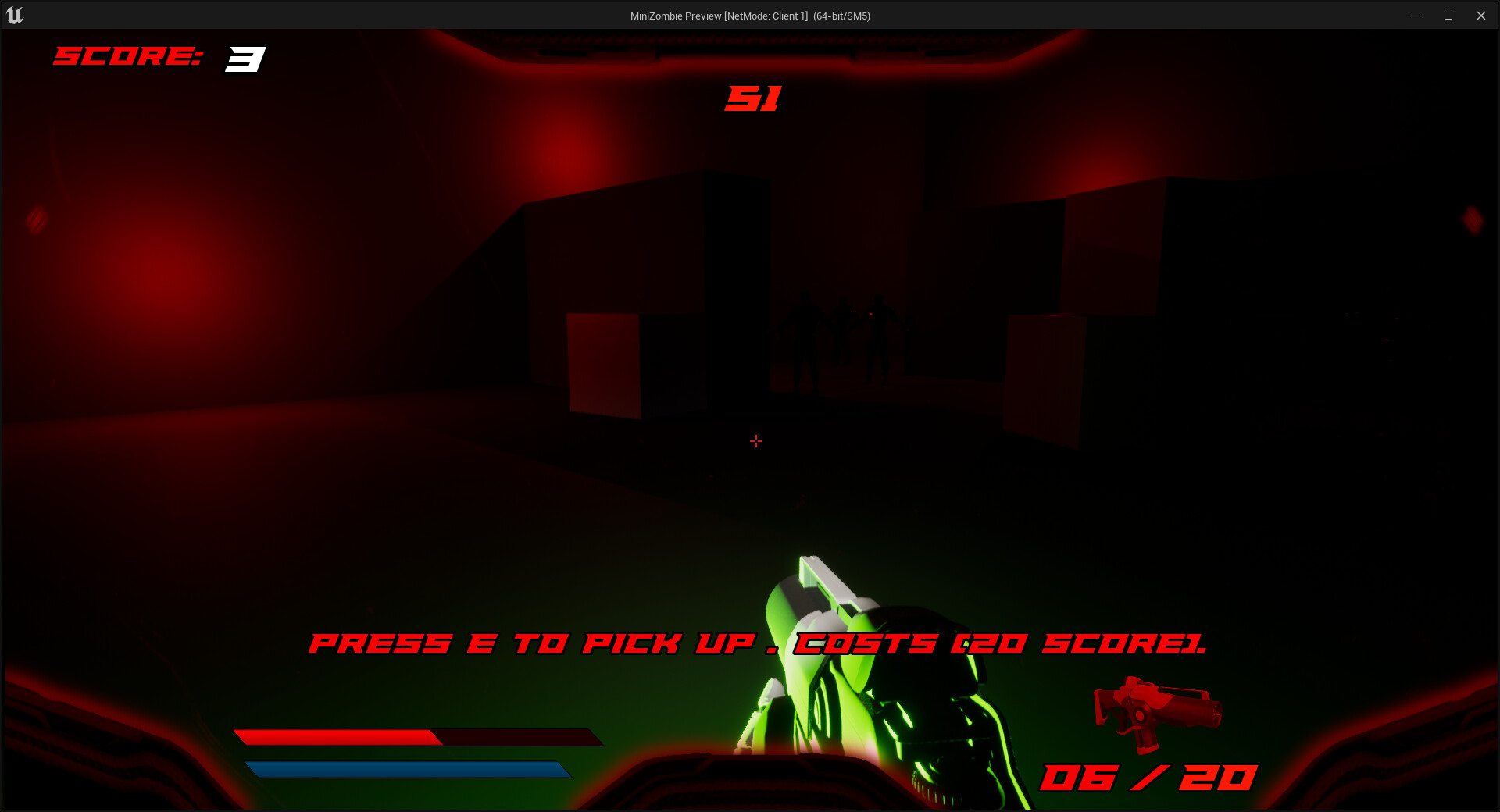This screenshot has width=1500, height=812.
Task: Click the red emblem on the right wall
Action: (1472, 219)
